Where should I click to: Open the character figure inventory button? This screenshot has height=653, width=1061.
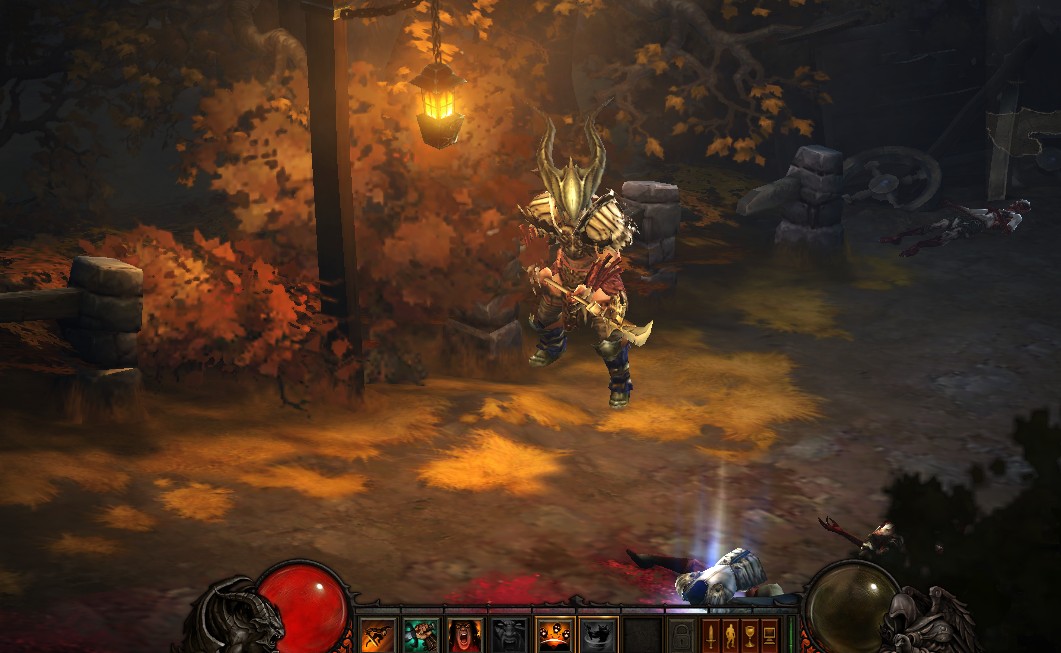(731, 635)
